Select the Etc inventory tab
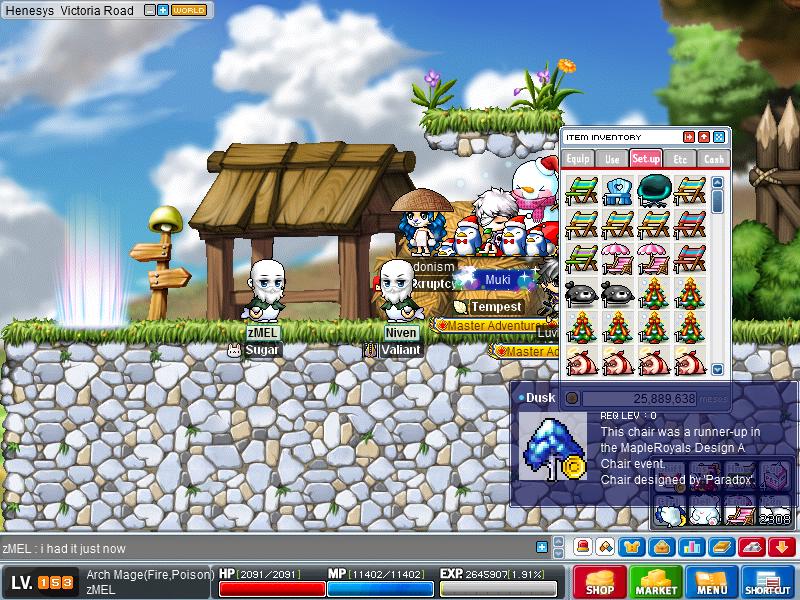This screenshot has height=600, width=800. click(680, 158)
